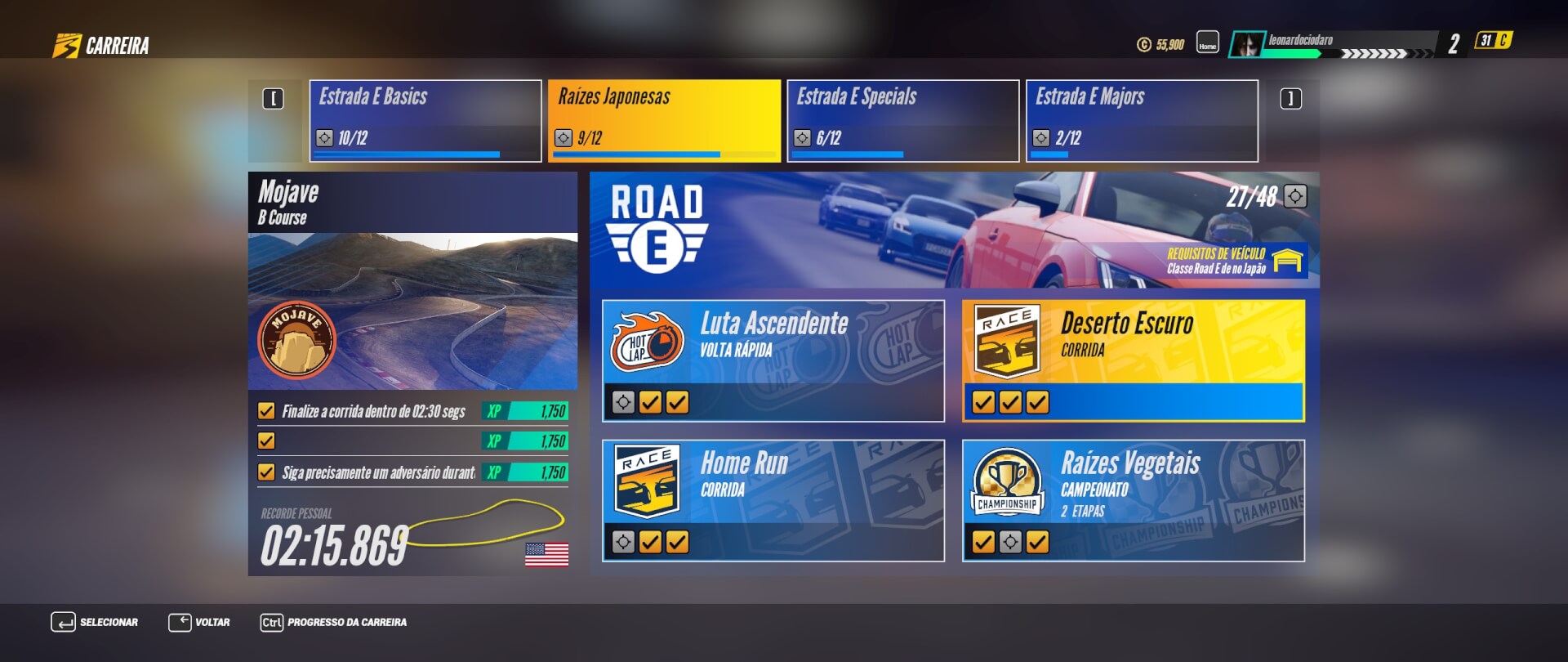Viewport: 1568px width, 662px height.
Task: Choose the Luta Ascendente hot lap event
Action: 773,360
